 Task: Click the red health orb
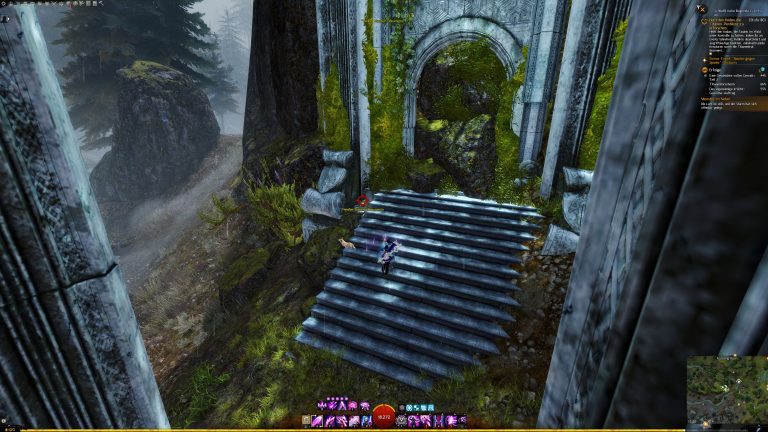383,415
